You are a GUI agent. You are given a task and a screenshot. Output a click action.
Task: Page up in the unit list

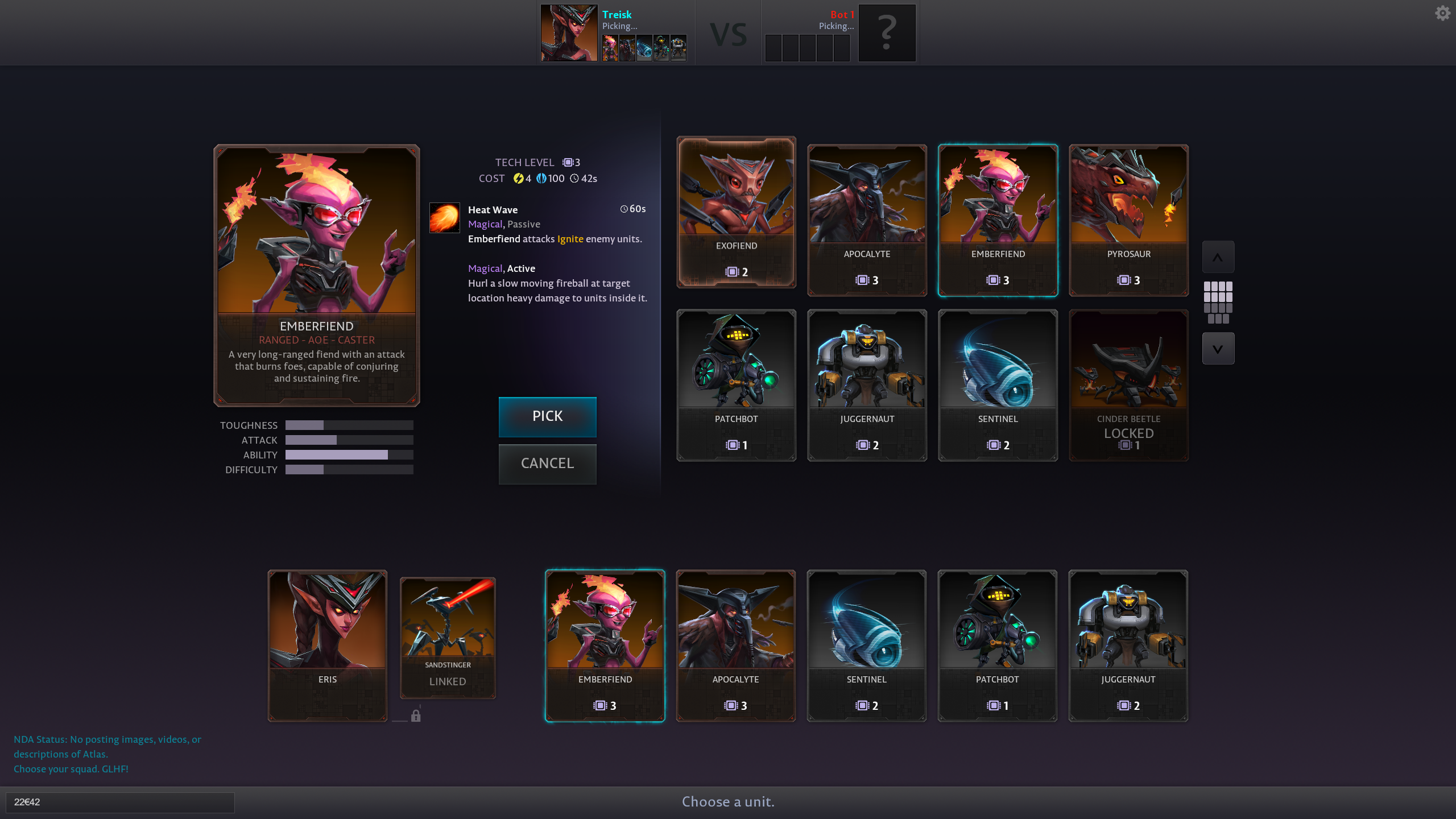pyautogui.click(x=1218, y=257)
